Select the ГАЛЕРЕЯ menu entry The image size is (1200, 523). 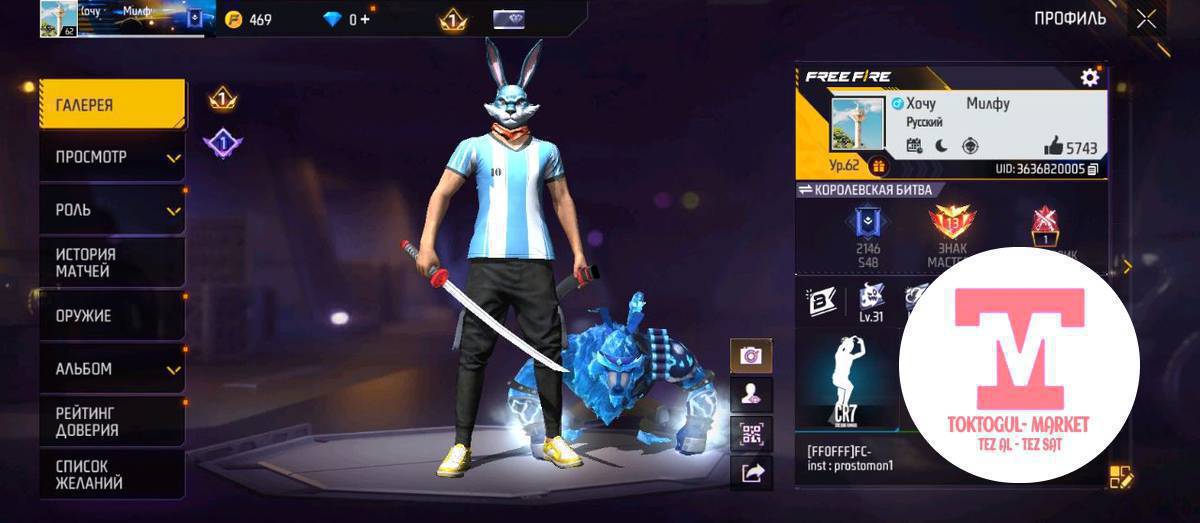tap(112, 105)
